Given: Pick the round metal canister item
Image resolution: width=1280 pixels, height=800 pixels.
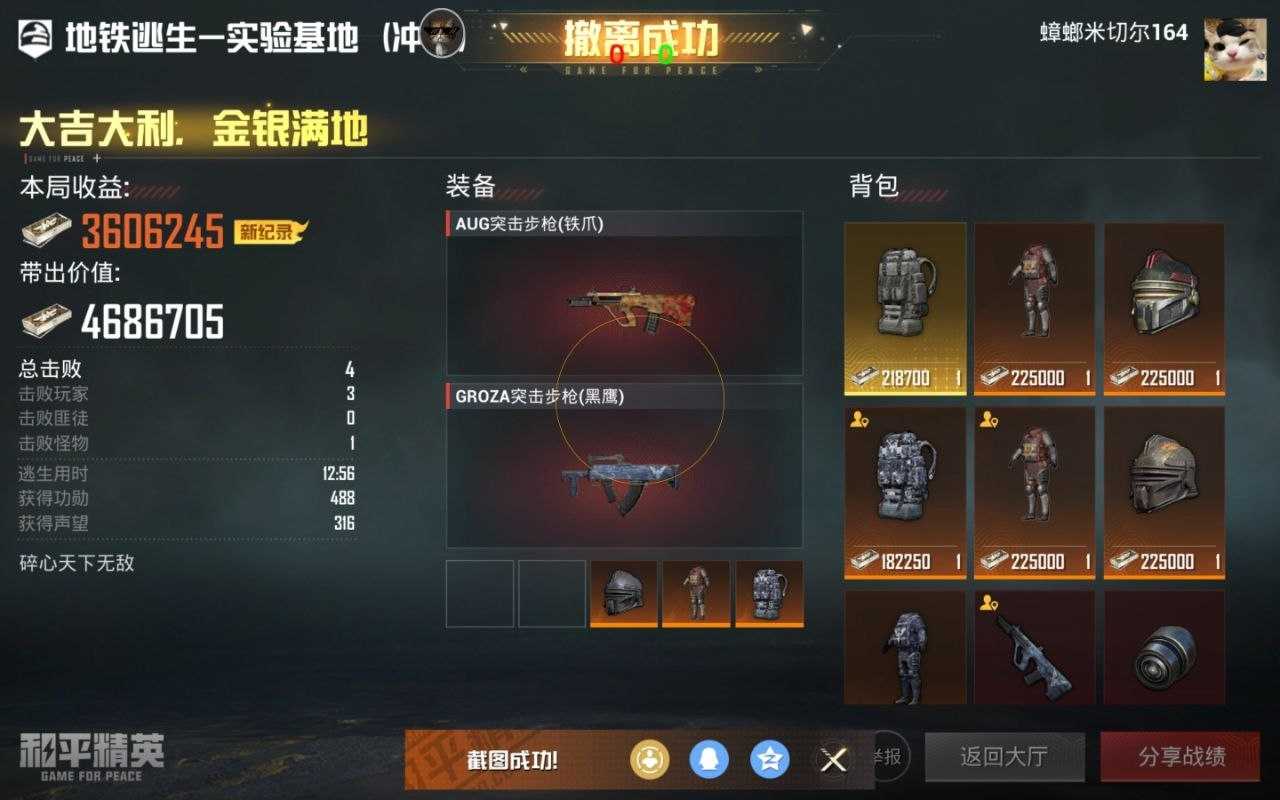Looking at the screenshot, I should pyautogui.click(x=1164, y=647).
